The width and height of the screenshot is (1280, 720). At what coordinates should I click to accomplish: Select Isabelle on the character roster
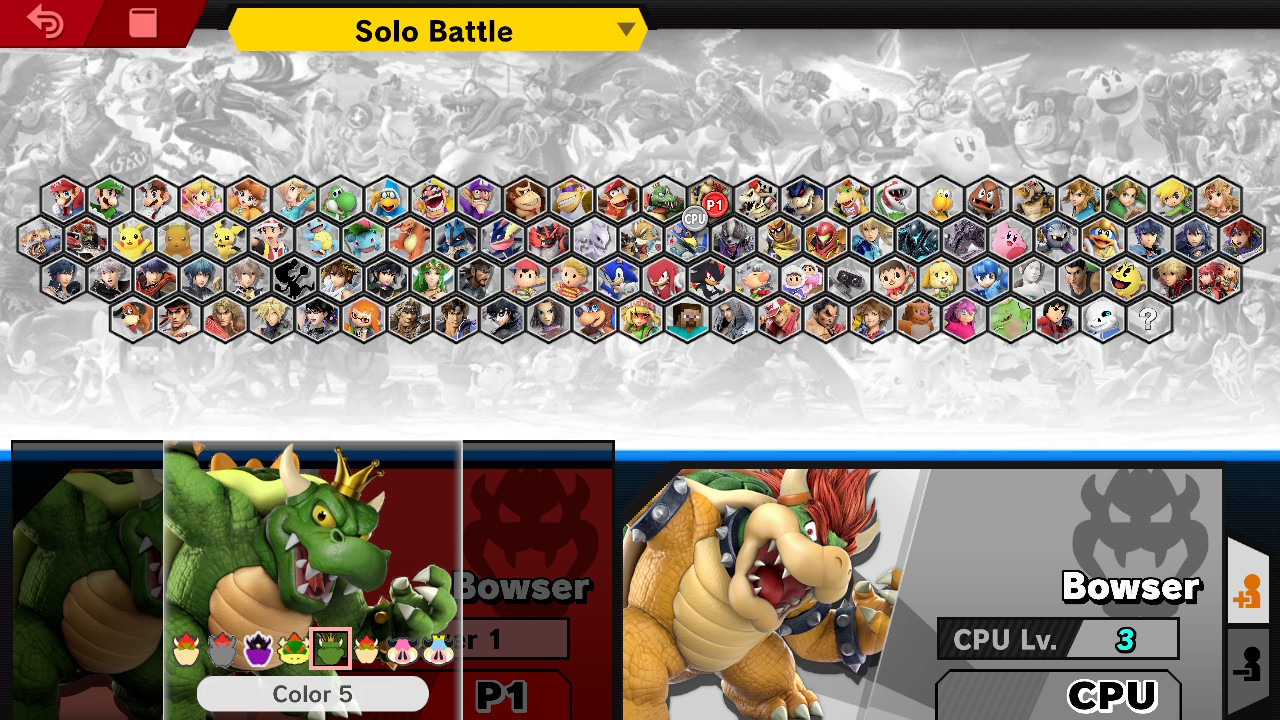(942, 277)
